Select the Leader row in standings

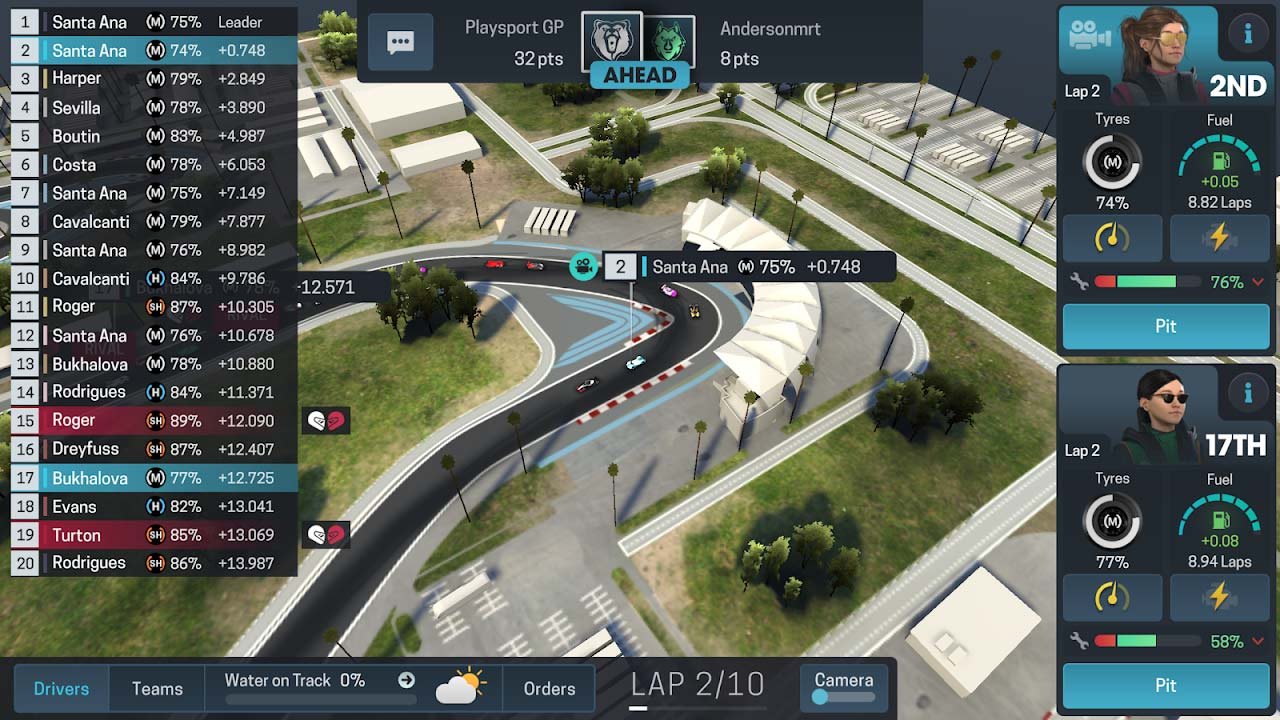150,22
